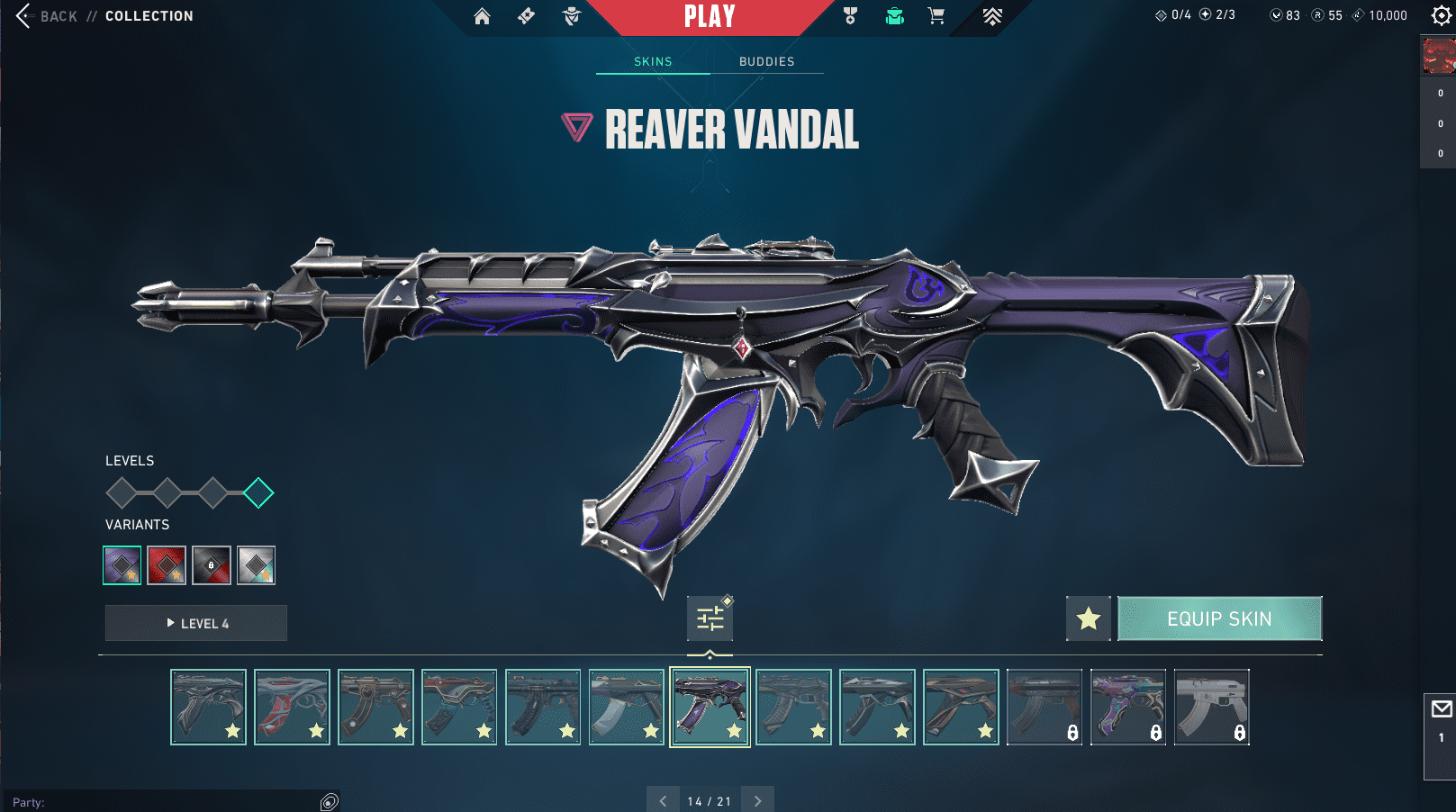Image resolution: width=1456 pixels, height=812 pixels.
Task: Select the locked black variant swatch
Action: click(212, 565)
